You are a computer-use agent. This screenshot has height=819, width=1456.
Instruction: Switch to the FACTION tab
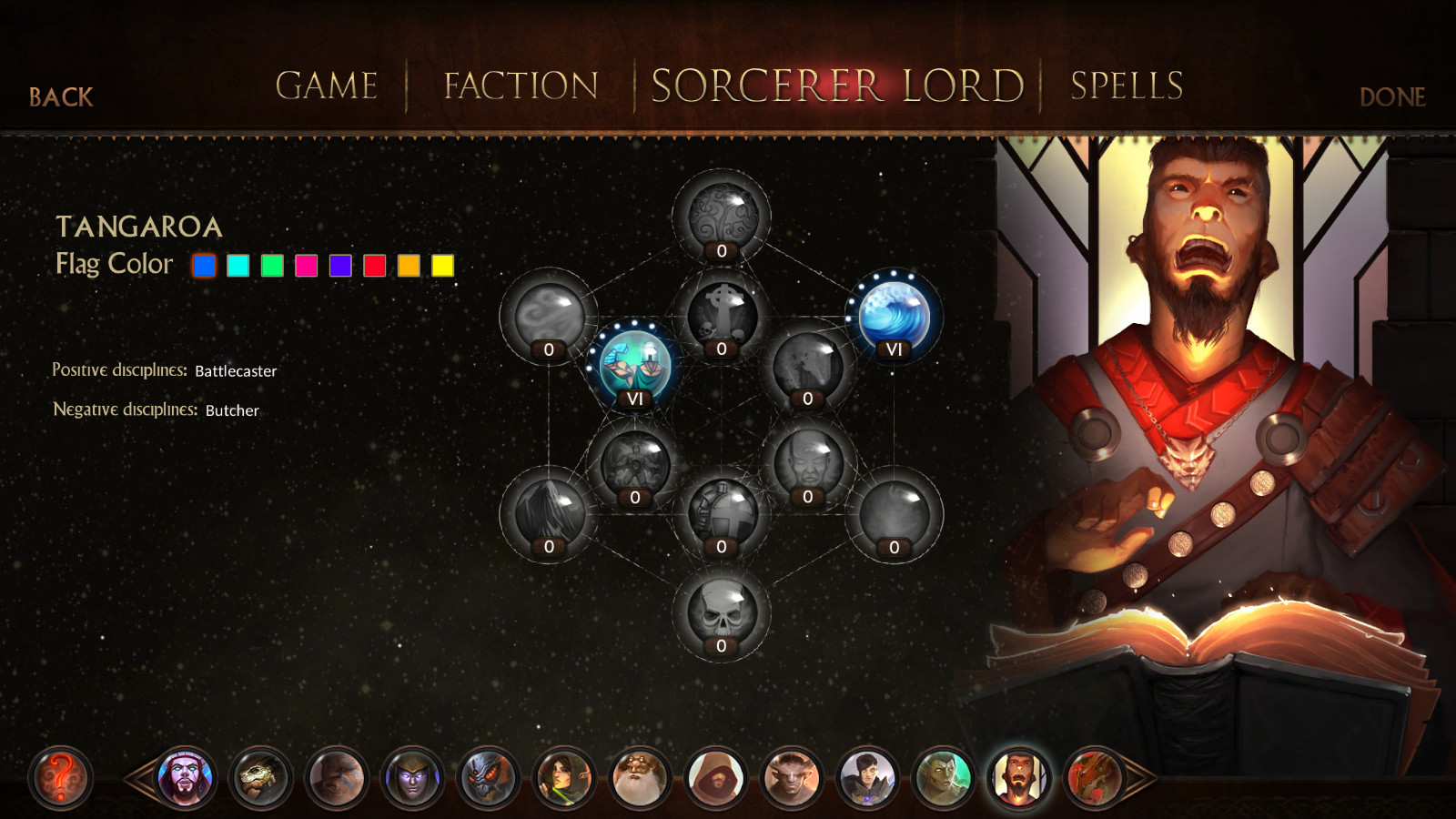[519, 86]
